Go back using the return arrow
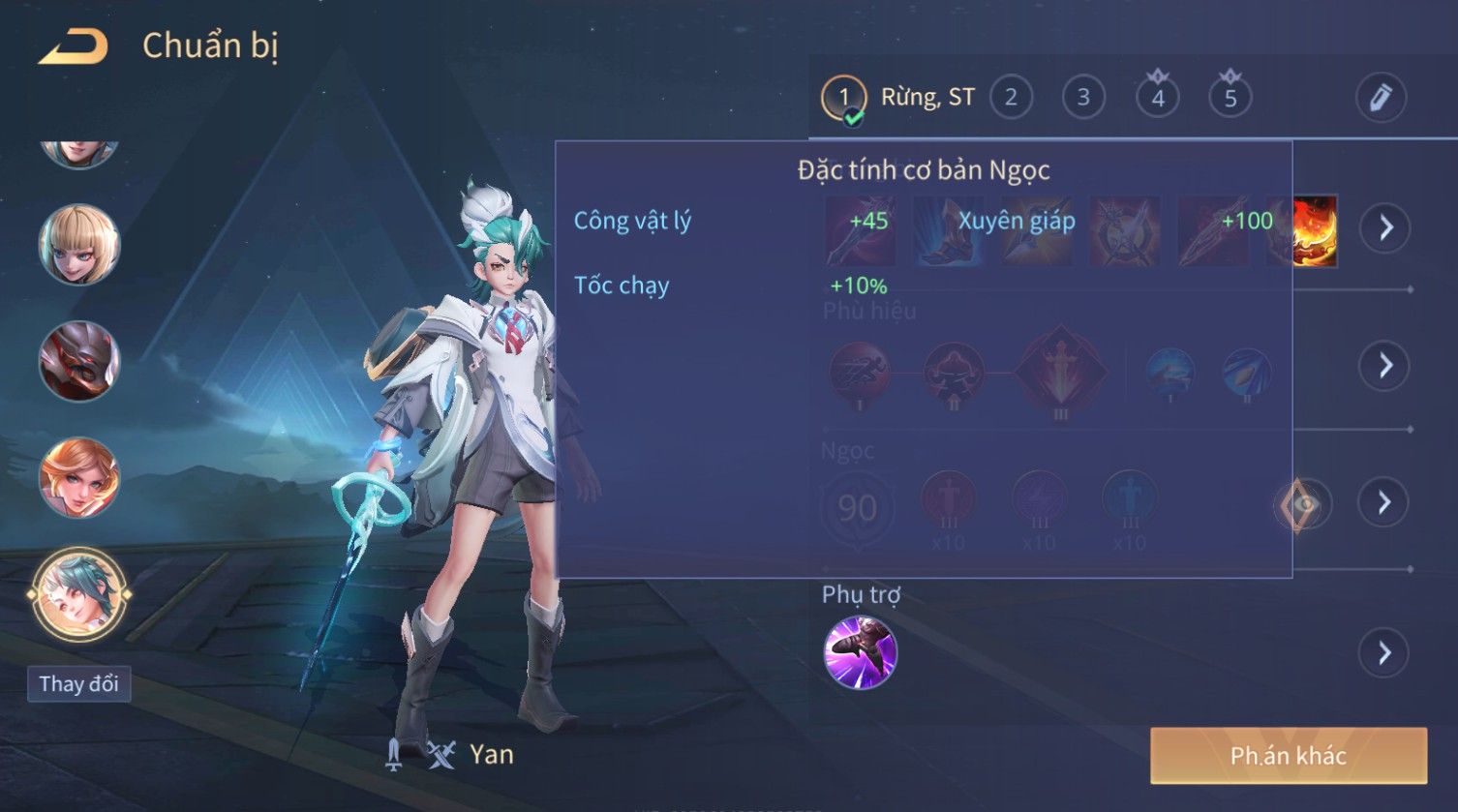The height and width of the screenshot is (812, 1458). pyautogui.click(x=73, y=47)
